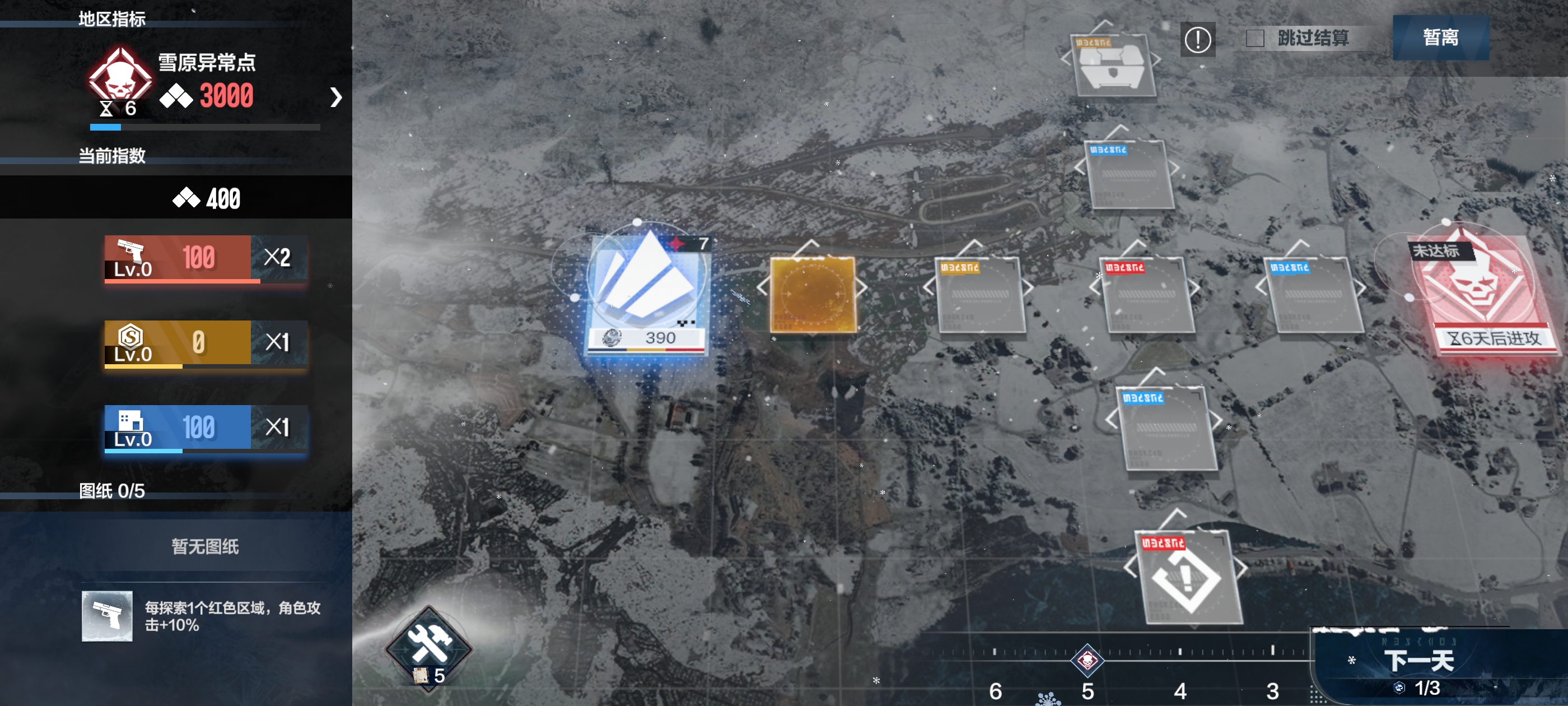This screenshot has height=706, width=1568.
Task: Select the blue building index row
Action: (x=206, y=428)
